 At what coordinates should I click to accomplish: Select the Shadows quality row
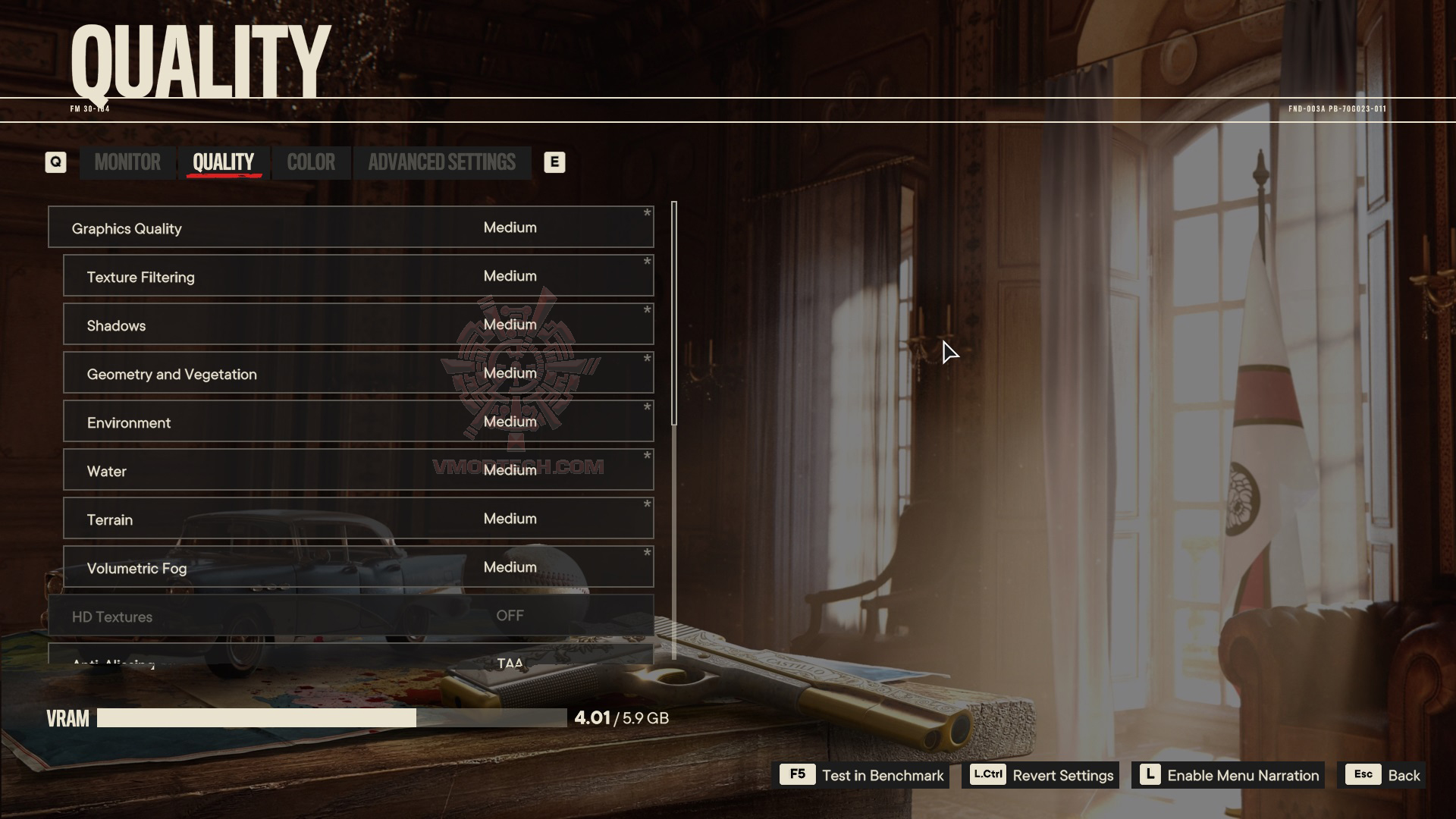[358, 325]
